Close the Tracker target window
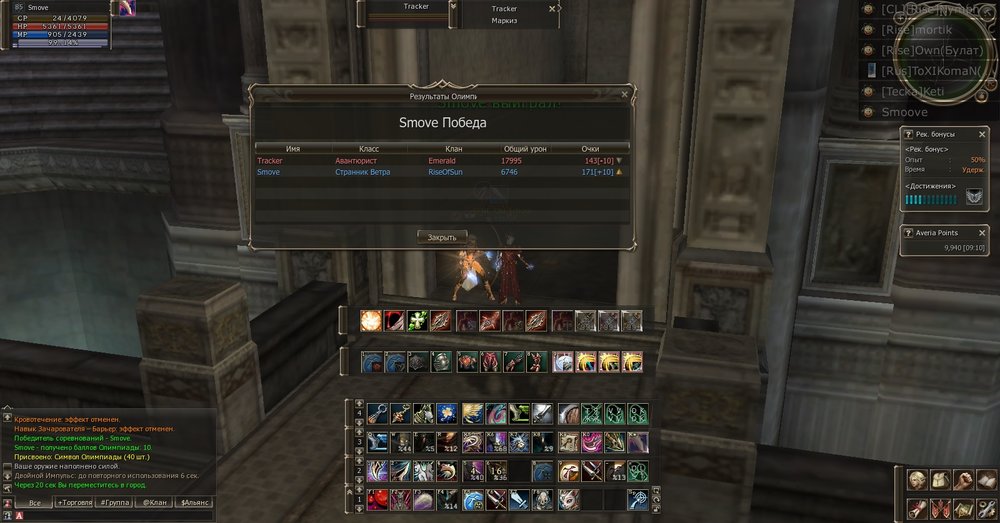Screen dimensions: 1000x523 click(551, 8)
